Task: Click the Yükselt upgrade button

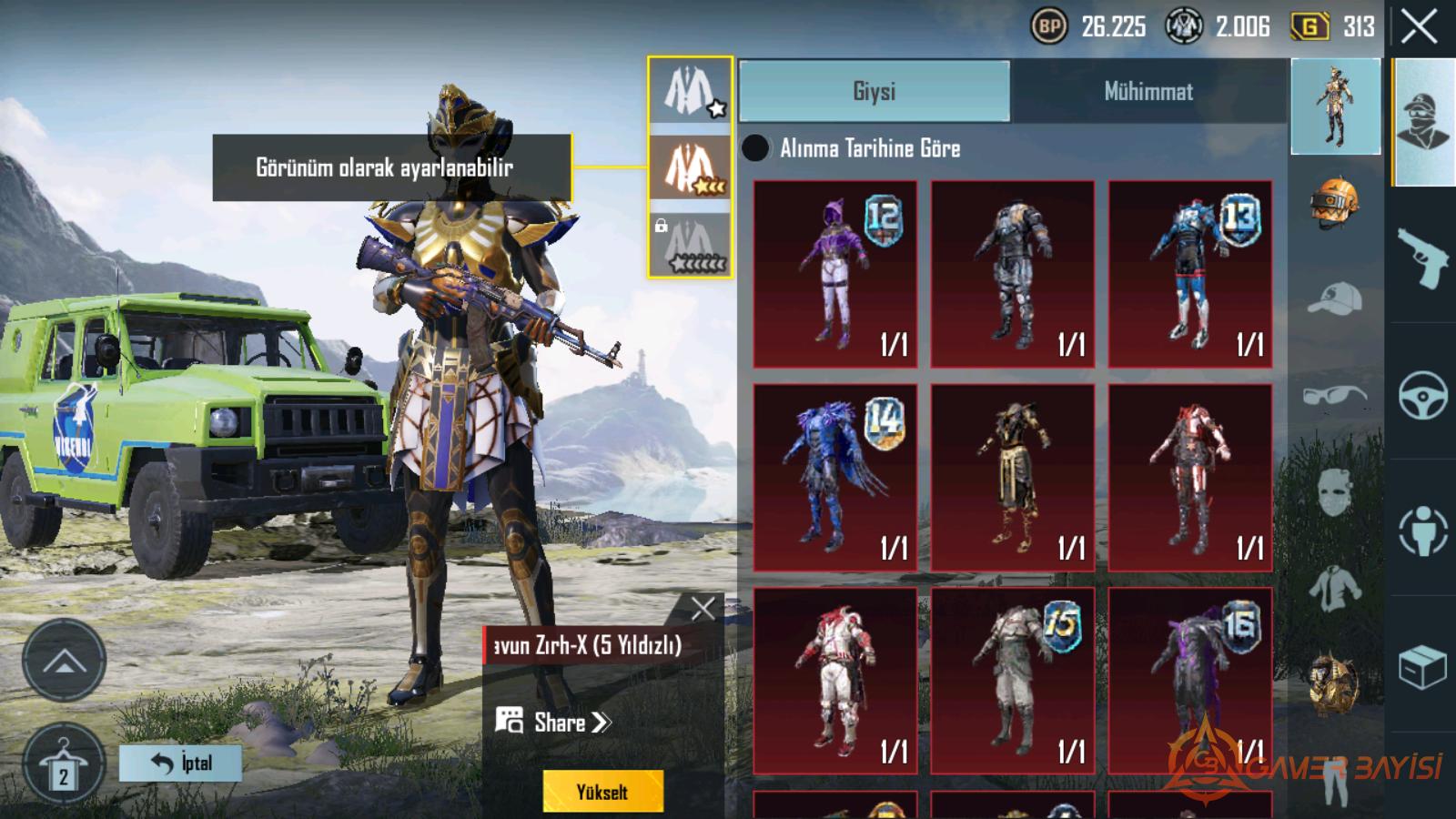Action: click(602, 792)
